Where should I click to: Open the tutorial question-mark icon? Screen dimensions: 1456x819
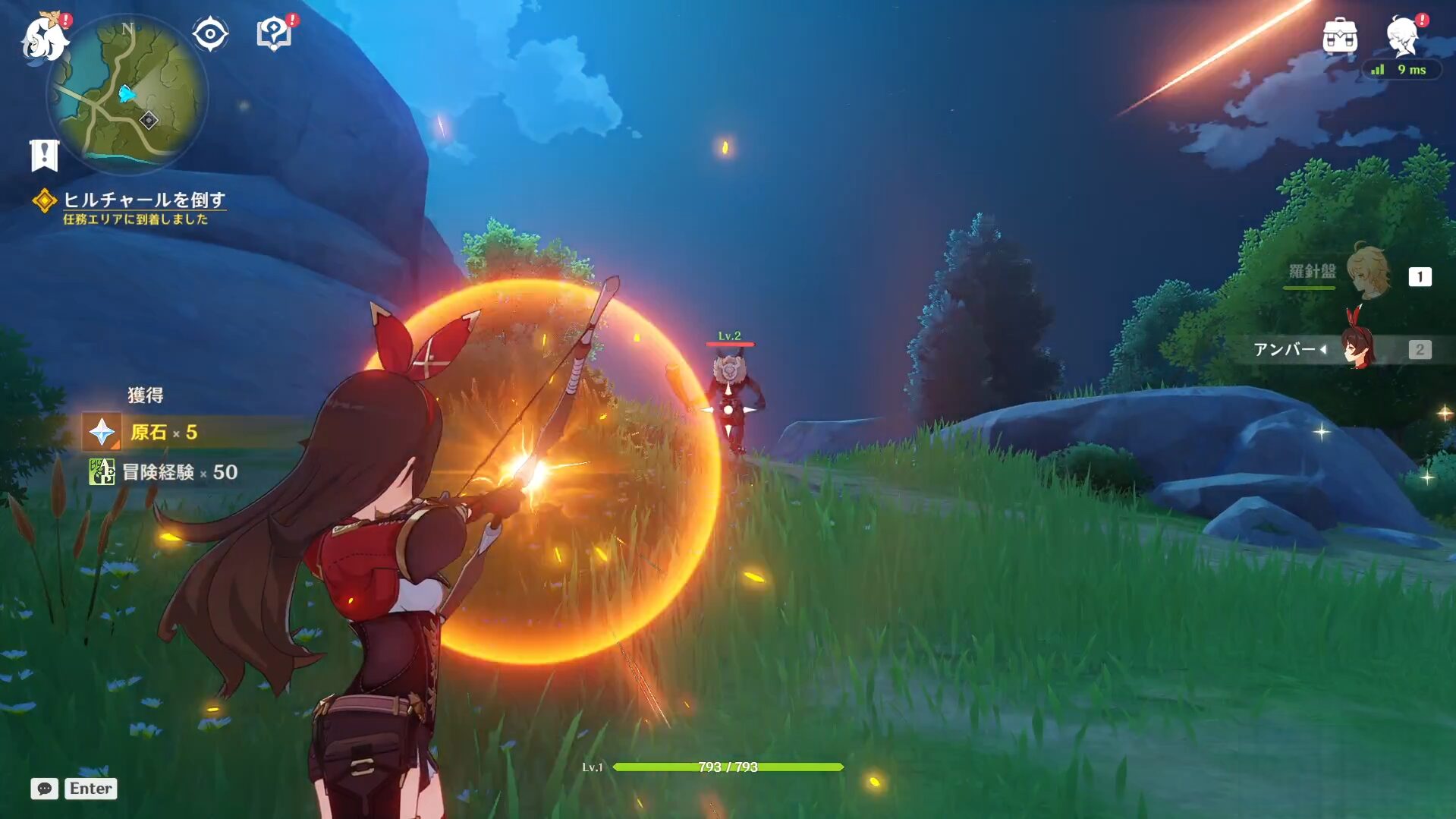(x=274, y=34)
